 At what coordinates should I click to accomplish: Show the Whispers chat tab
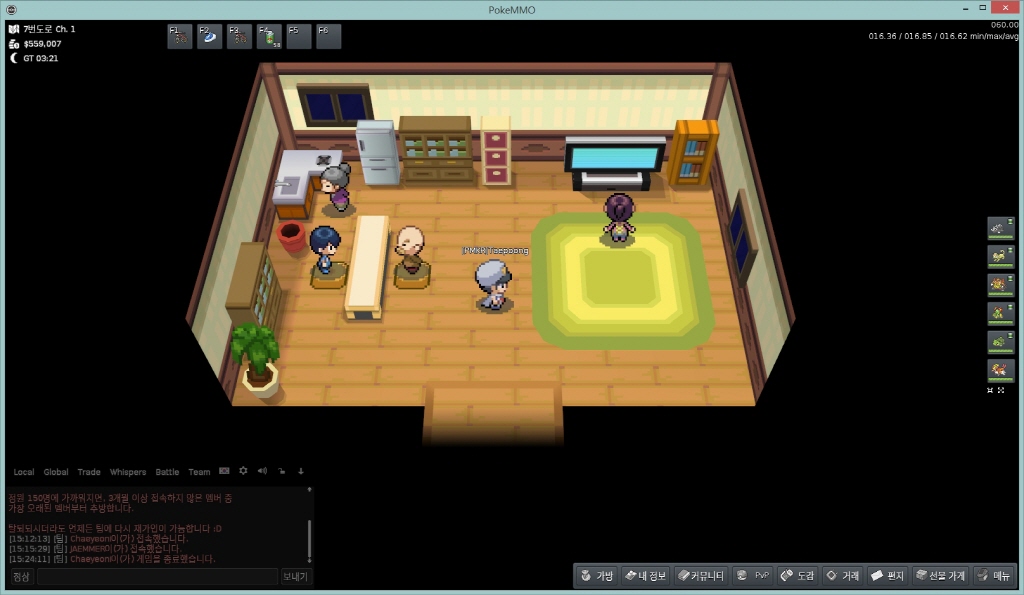coord(127,472)
